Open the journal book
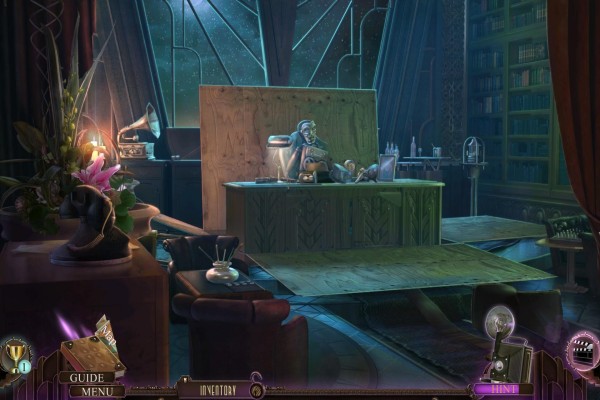 click(86, 355)
